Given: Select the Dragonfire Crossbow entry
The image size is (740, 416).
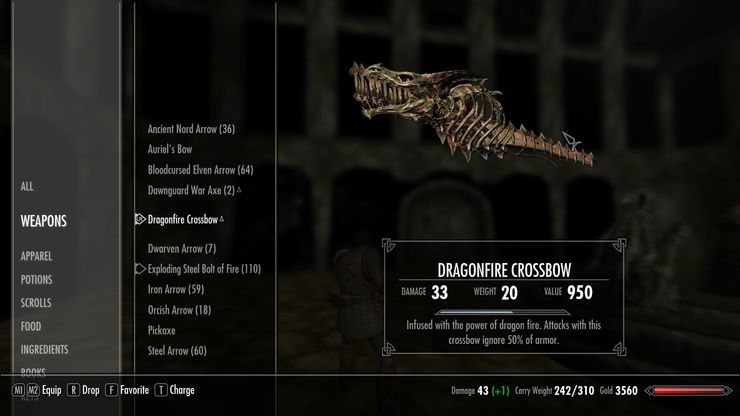Looking at the screenshot, I should click(x=183, y=219).
